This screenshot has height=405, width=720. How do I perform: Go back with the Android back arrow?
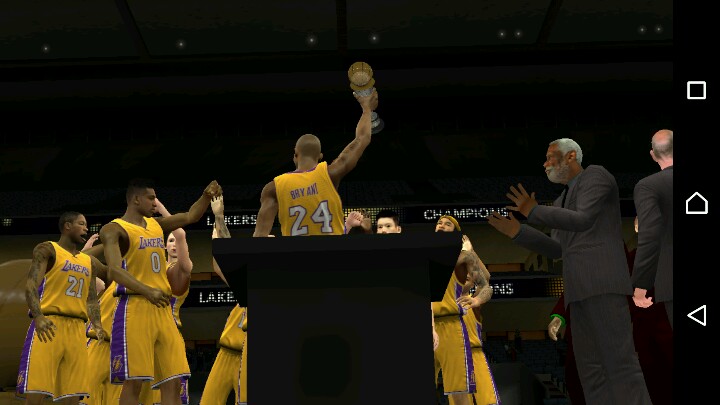(x=696, y=316)
